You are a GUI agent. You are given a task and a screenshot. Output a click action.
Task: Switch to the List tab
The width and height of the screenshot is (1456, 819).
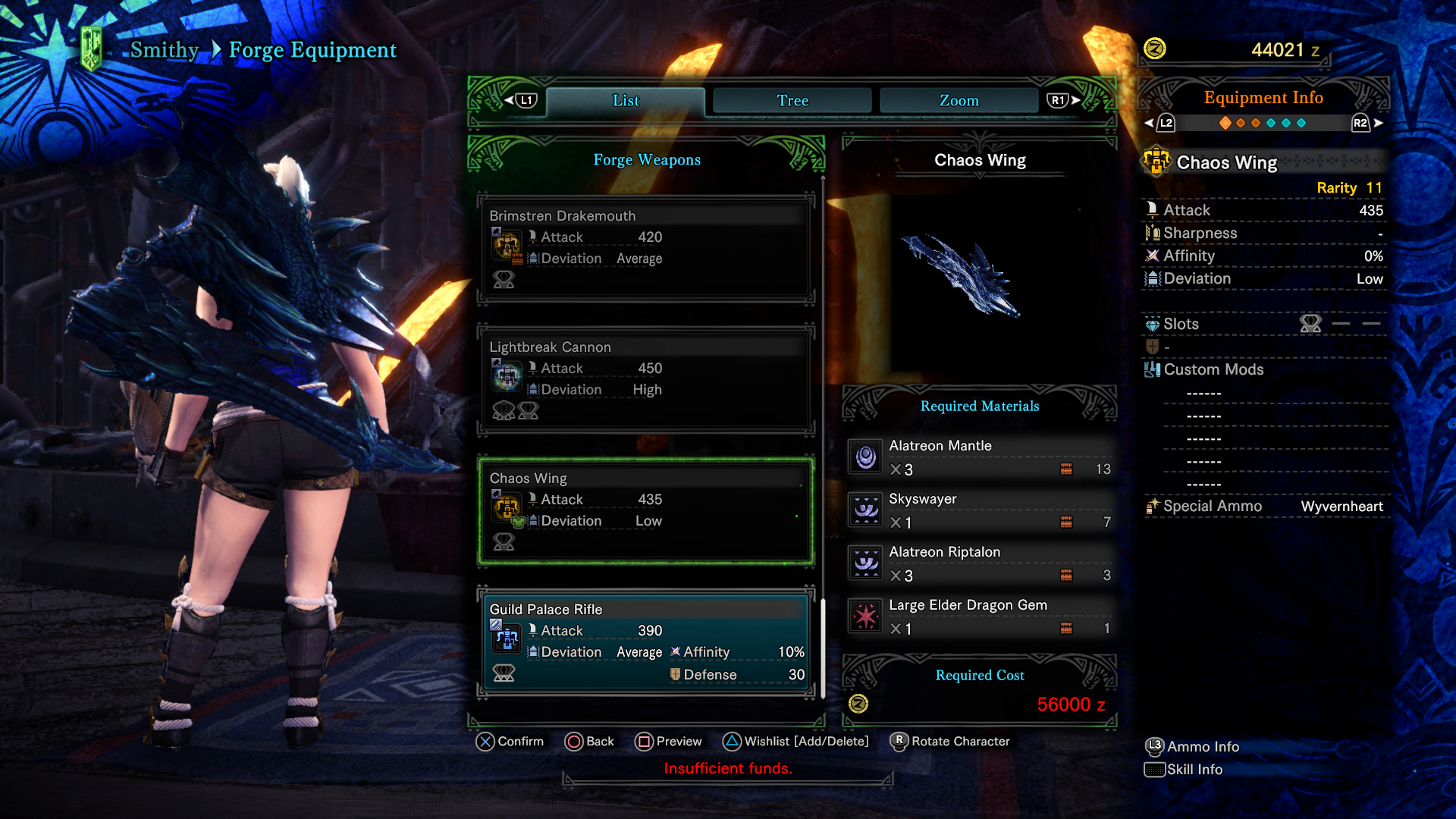(626, 101)
